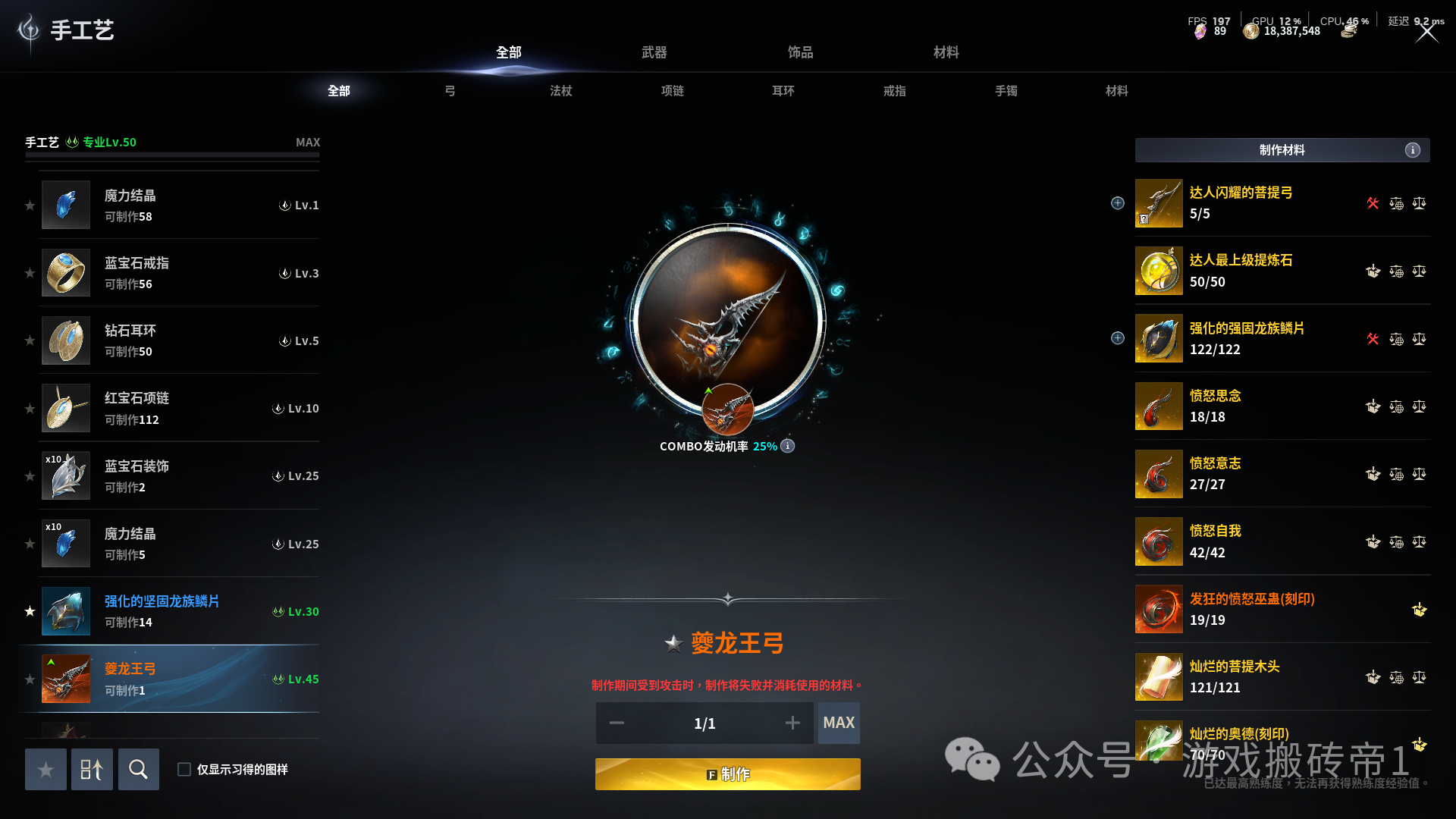Pick the 钻石耳环 recipe row
This screenshot has height=819, width=1456.
coord(180,340)
